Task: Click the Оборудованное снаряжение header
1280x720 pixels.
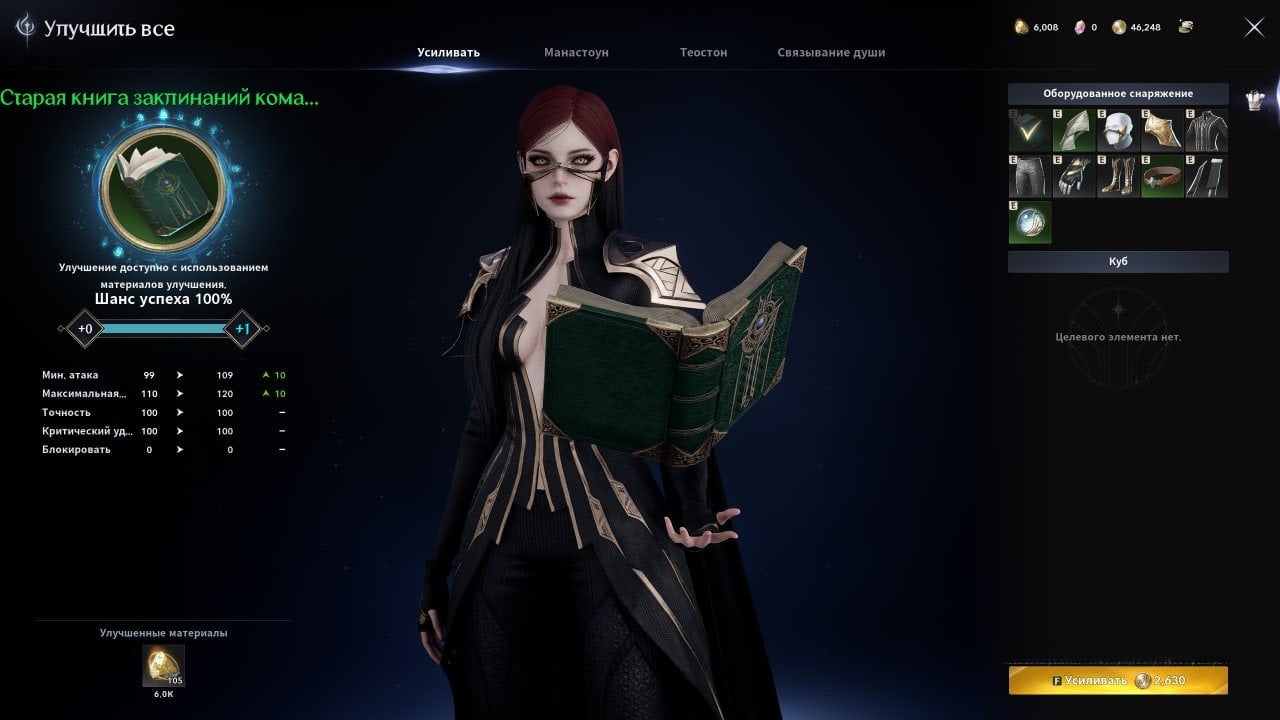Action: [x=1118, y=93]
